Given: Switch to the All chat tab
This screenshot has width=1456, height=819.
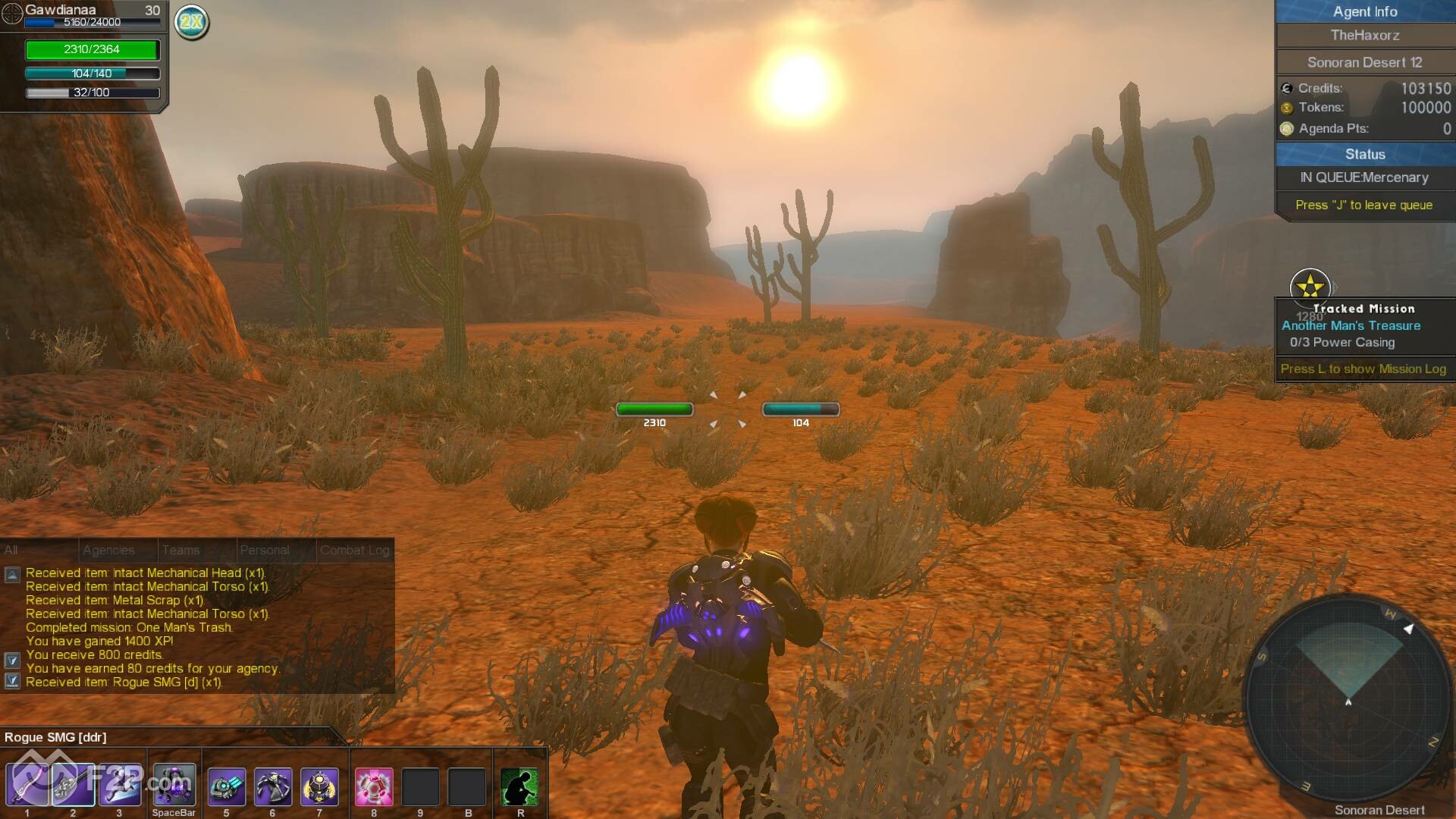Looking at the screenshot, I should coord(11,550).
